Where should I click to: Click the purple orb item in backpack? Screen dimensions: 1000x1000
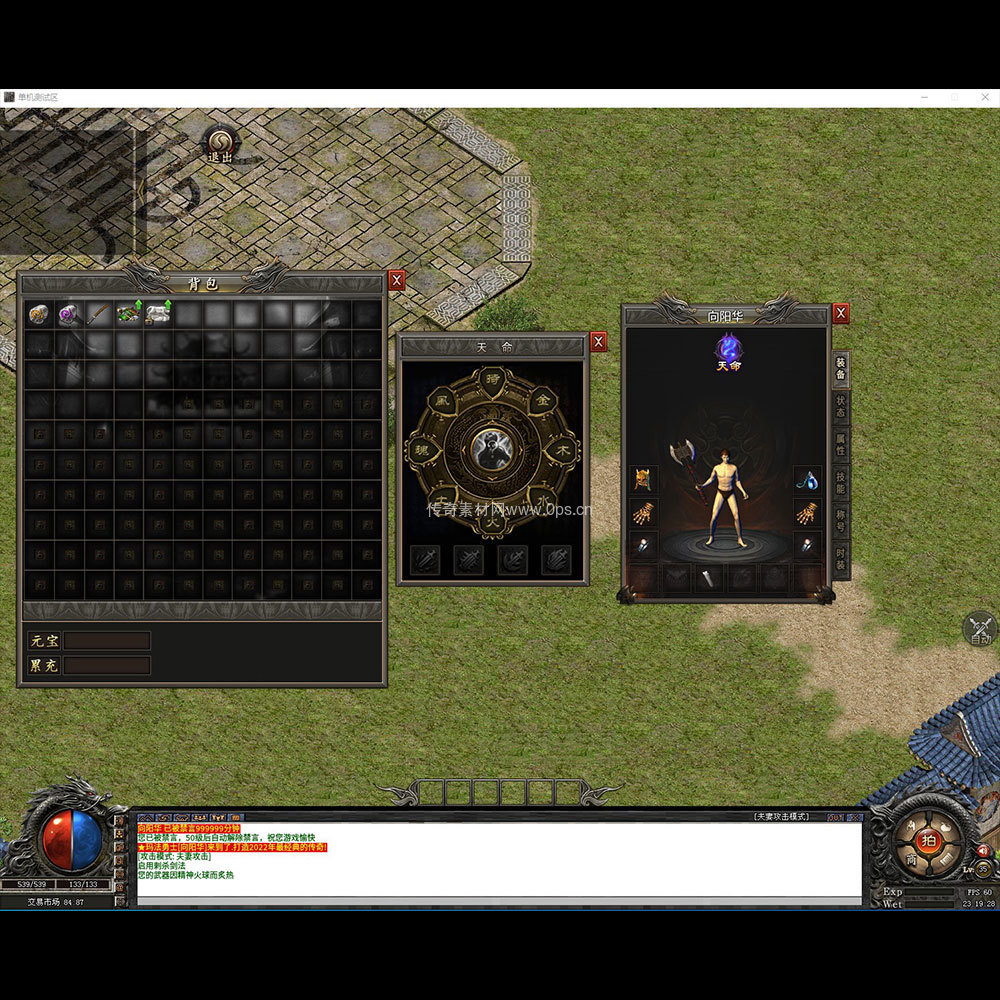(69, 315)
